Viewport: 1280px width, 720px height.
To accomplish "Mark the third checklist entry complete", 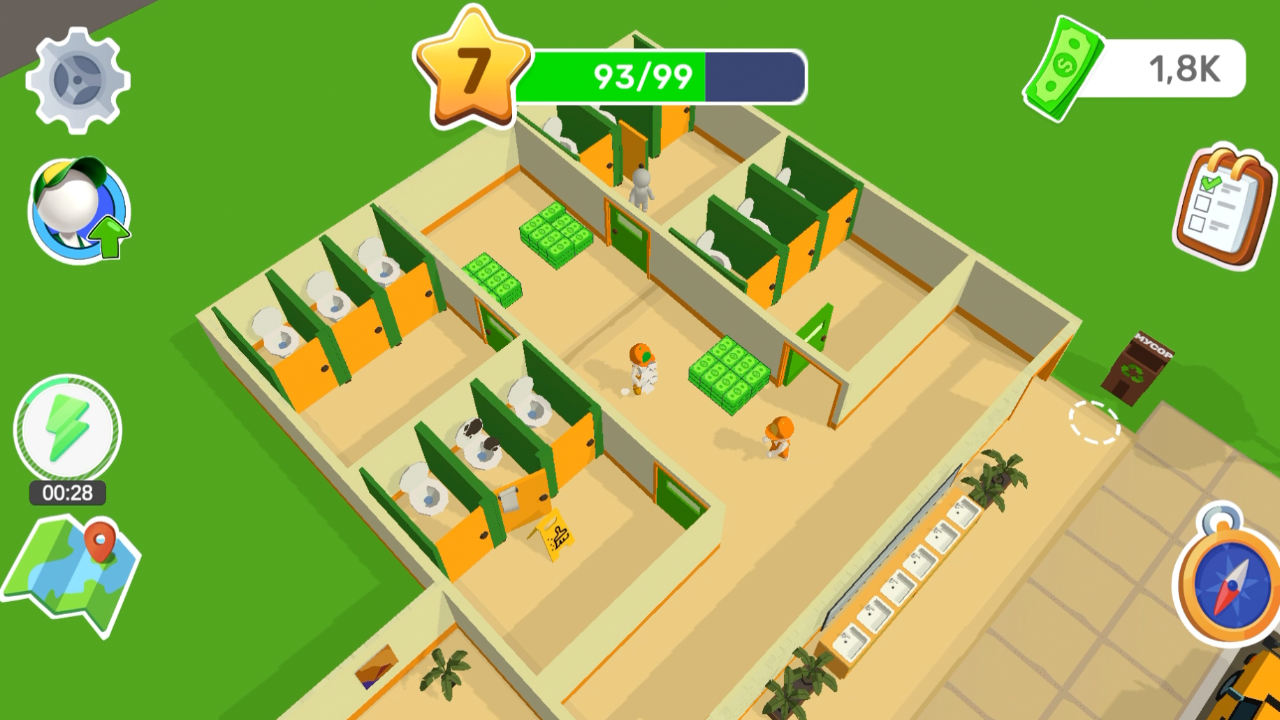I will (1197, 223).
